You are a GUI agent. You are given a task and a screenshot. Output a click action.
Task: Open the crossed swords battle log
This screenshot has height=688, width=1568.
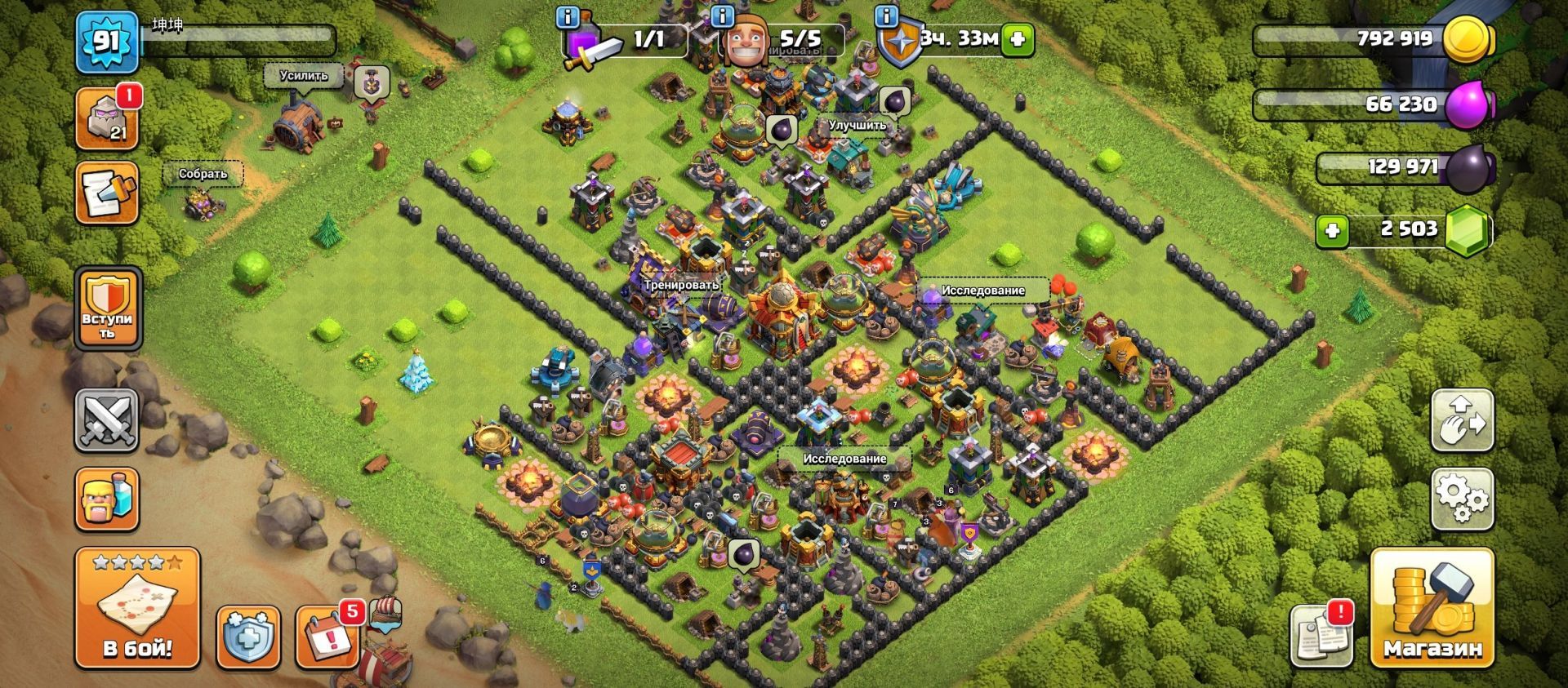pyautogui.click(x=107, y=420)
